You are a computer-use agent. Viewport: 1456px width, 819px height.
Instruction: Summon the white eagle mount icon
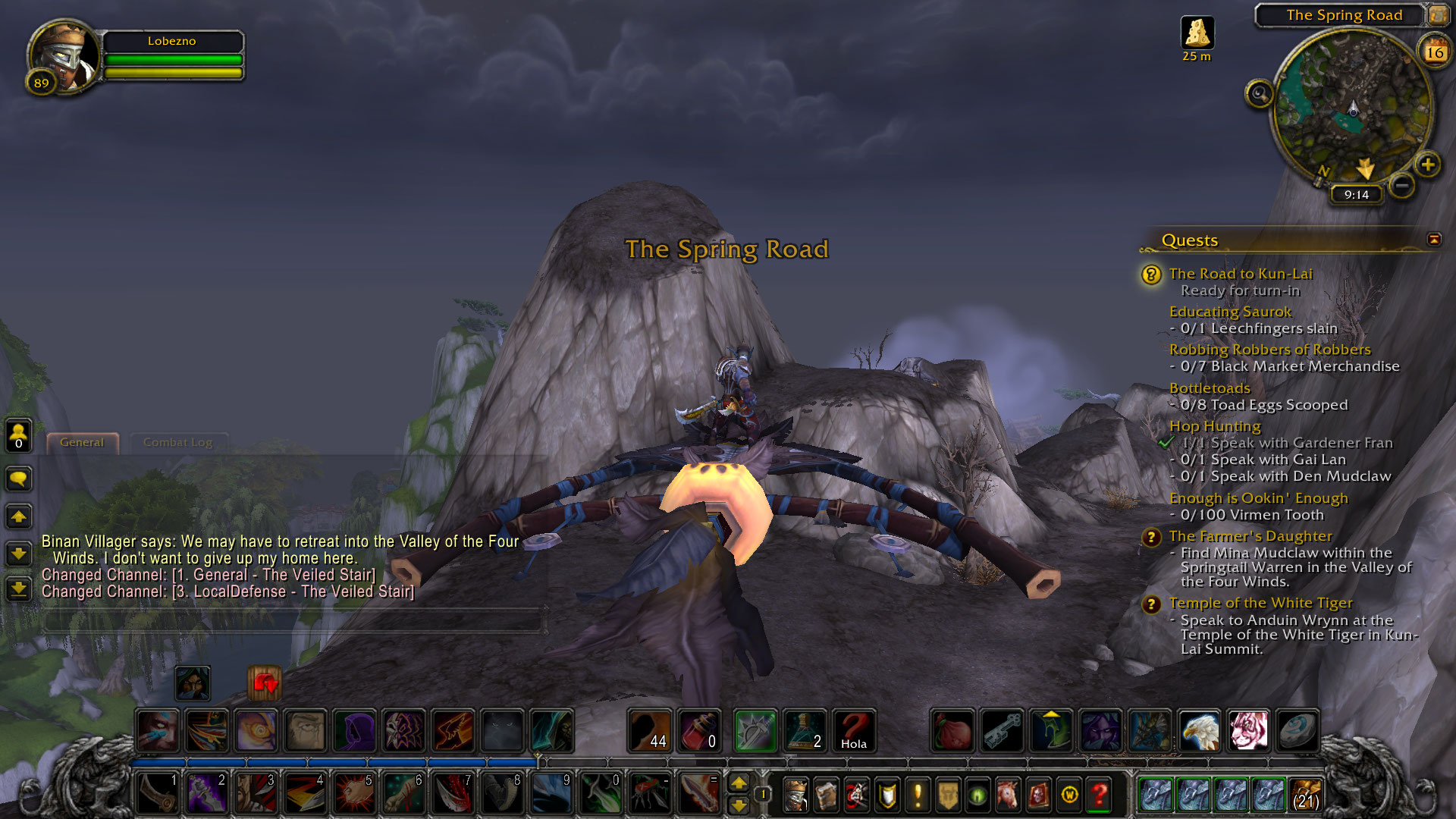tap(1199, 730)
